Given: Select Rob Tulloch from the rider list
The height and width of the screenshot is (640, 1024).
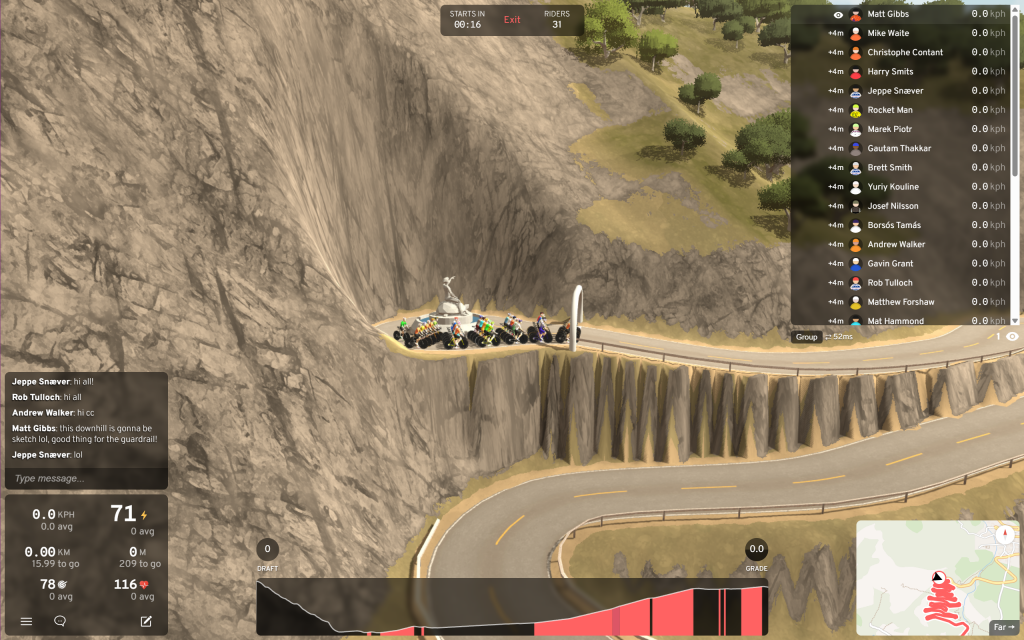Looking at the screenshot, I should click(x=890, y=283).
